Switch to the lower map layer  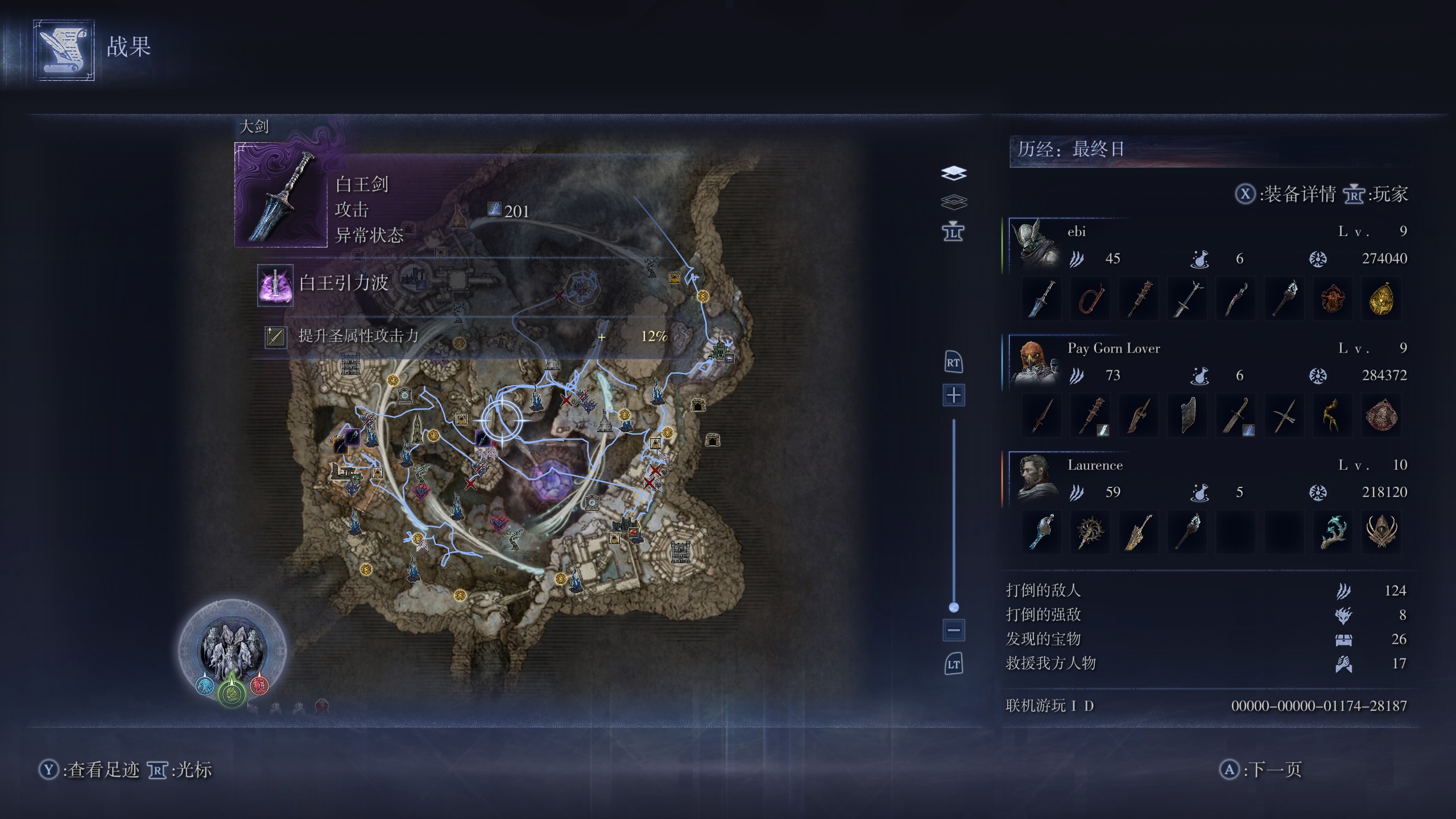[954, 201]
